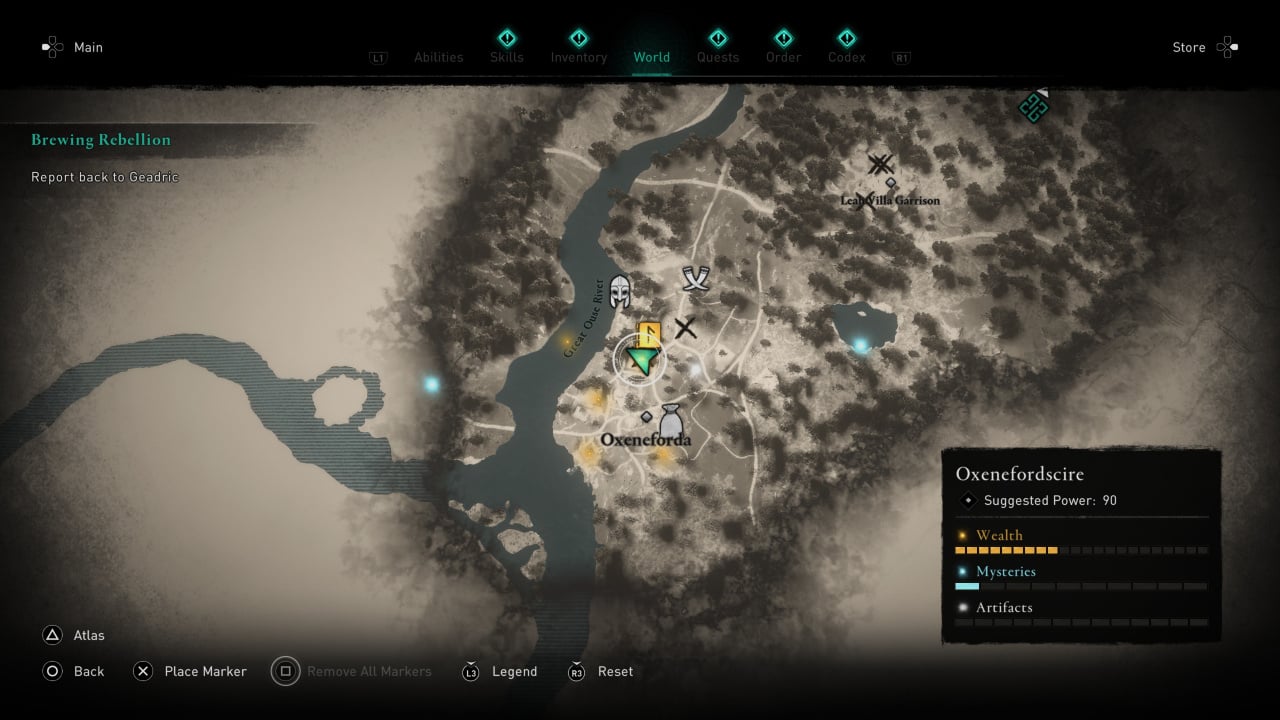Viewport: 1280px width, 720px height.
Task: Select the Wealth progress entry
Action: click(1000, 535)
